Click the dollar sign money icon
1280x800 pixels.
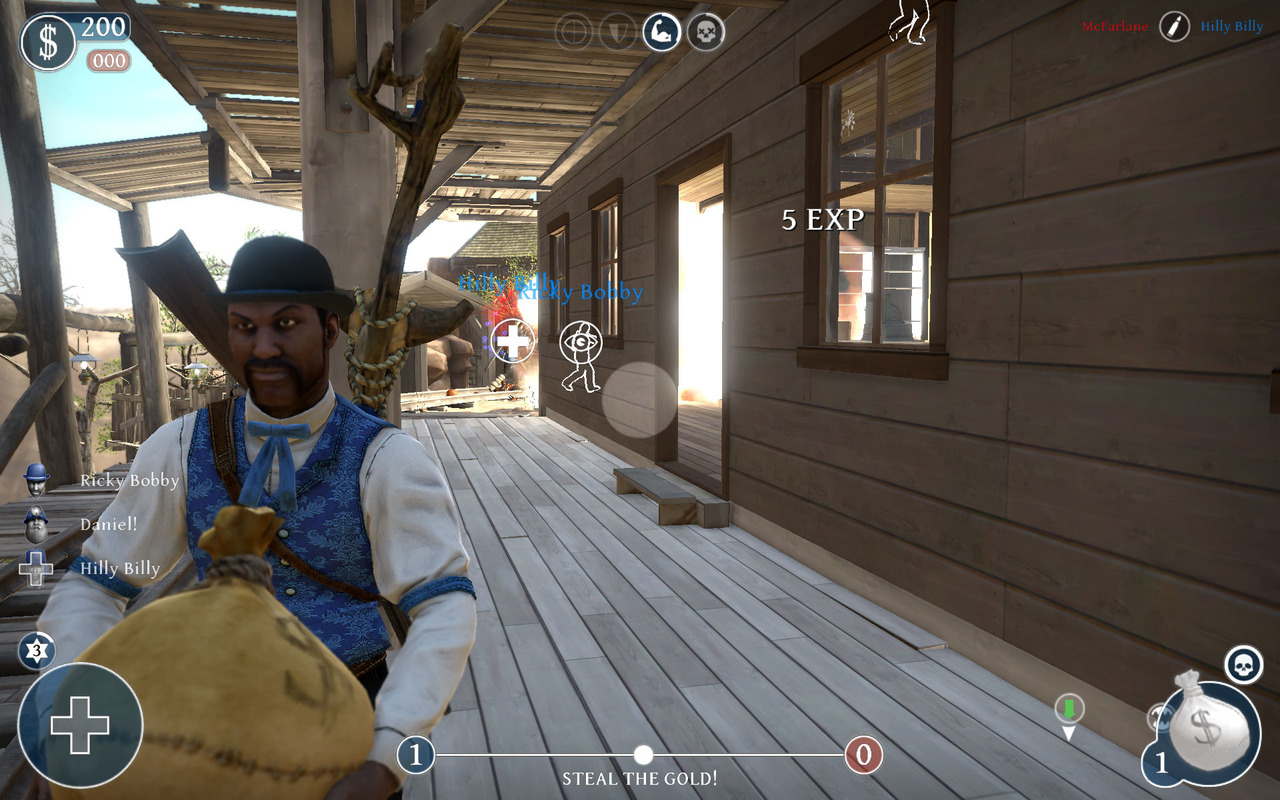(48, 43)
